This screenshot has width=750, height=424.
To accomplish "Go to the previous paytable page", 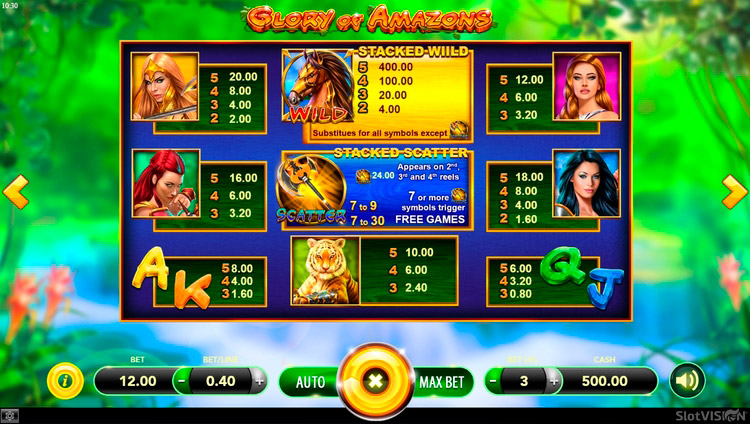I will coord(17,191).
